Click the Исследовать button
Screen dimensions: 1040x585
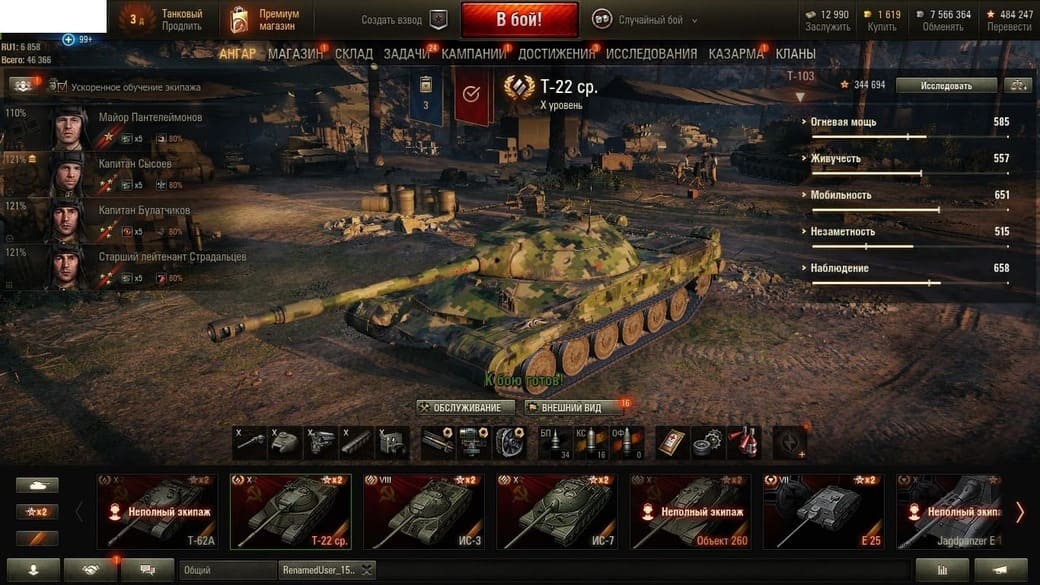coord(946,85)
